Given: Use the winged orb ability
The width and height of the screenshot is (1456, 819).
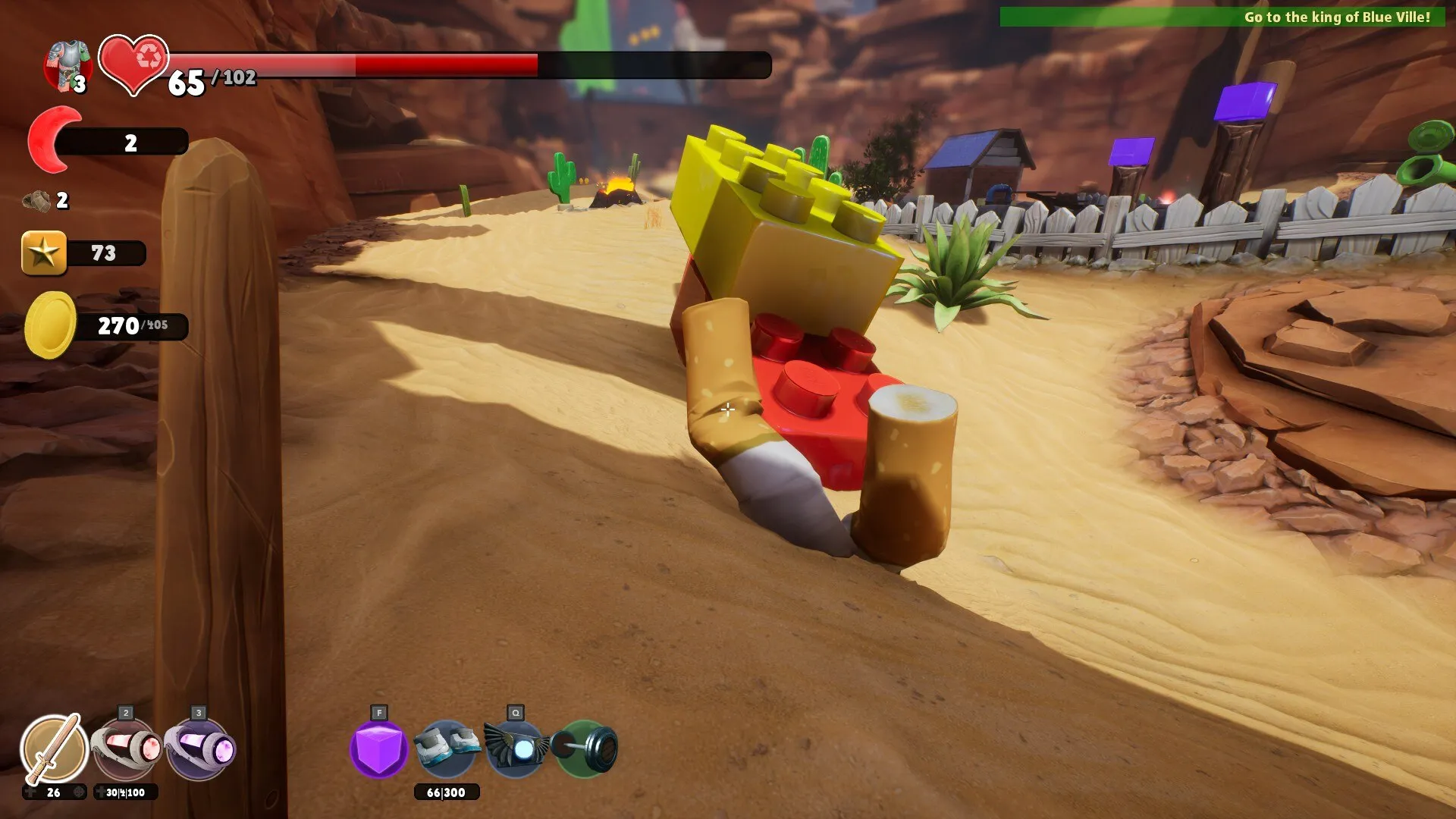Looking at the screenshot, I should [x=516, y=748].
